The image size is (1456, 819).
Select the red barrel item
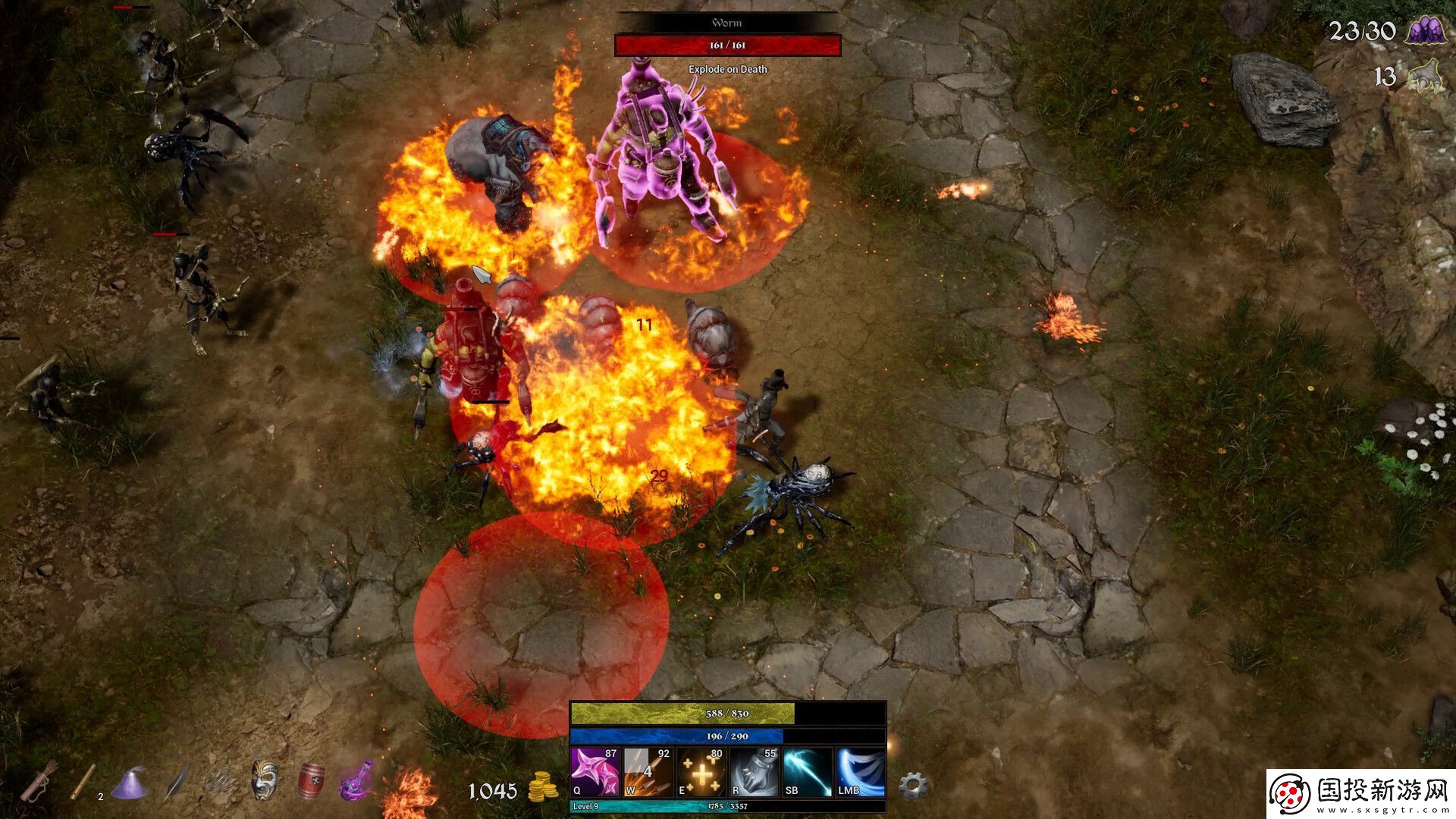(x=311, y=781)
